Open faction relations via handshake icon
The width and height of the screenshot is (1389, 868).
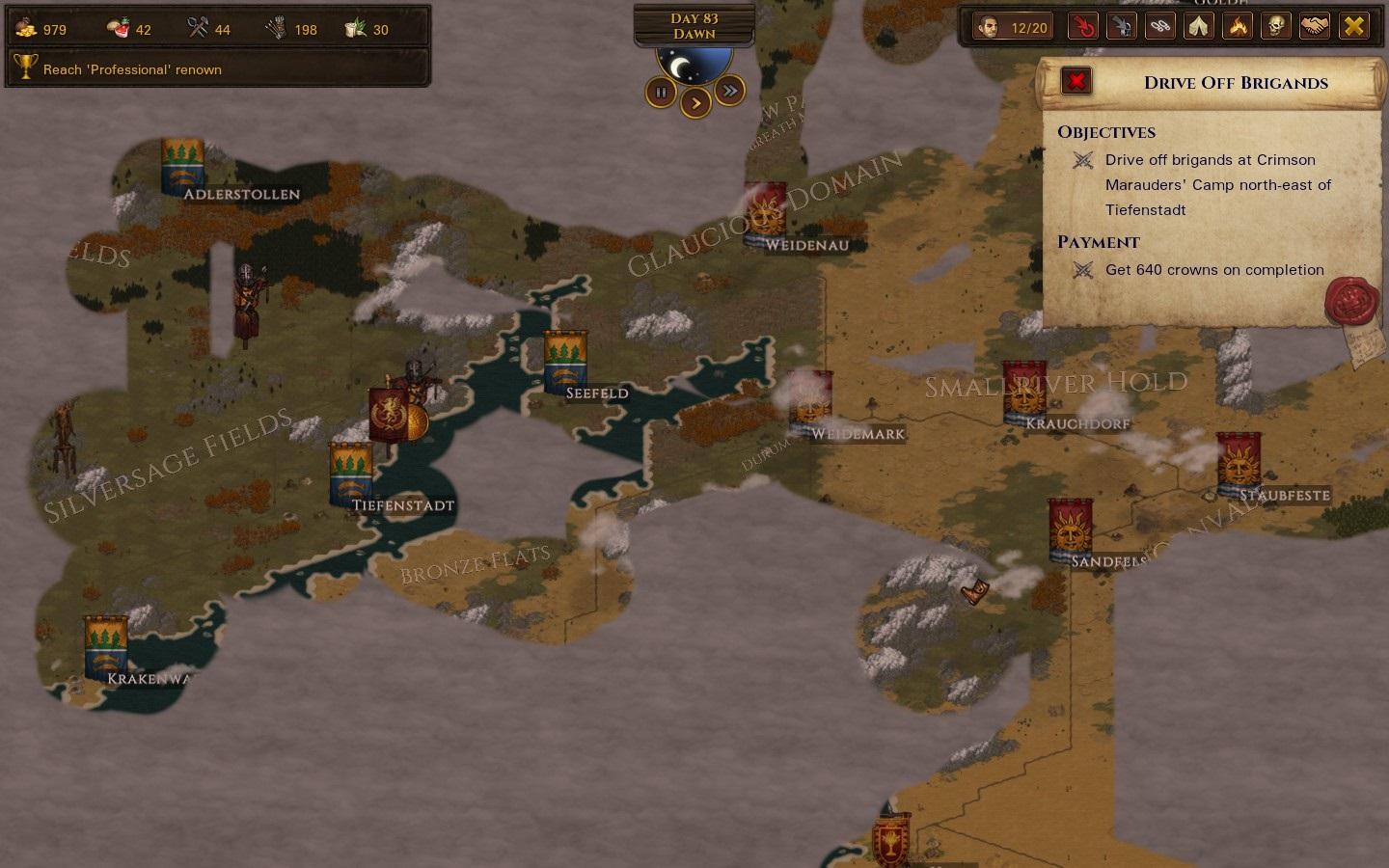(x=1314, y=27)
